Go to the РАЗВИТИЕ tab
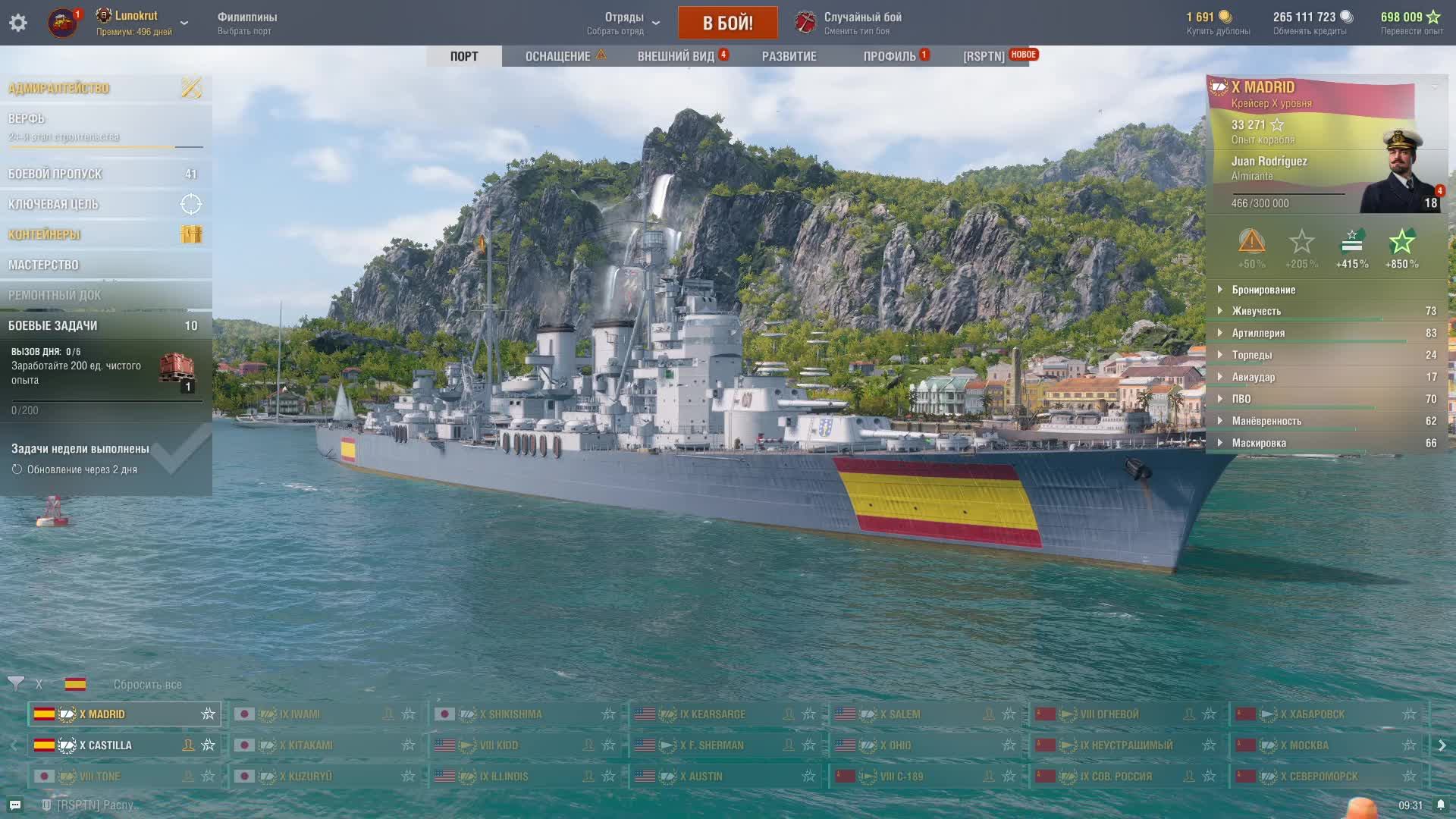Screen dimensions: 1456x819 pyautogui.click(x=789, y=56)
